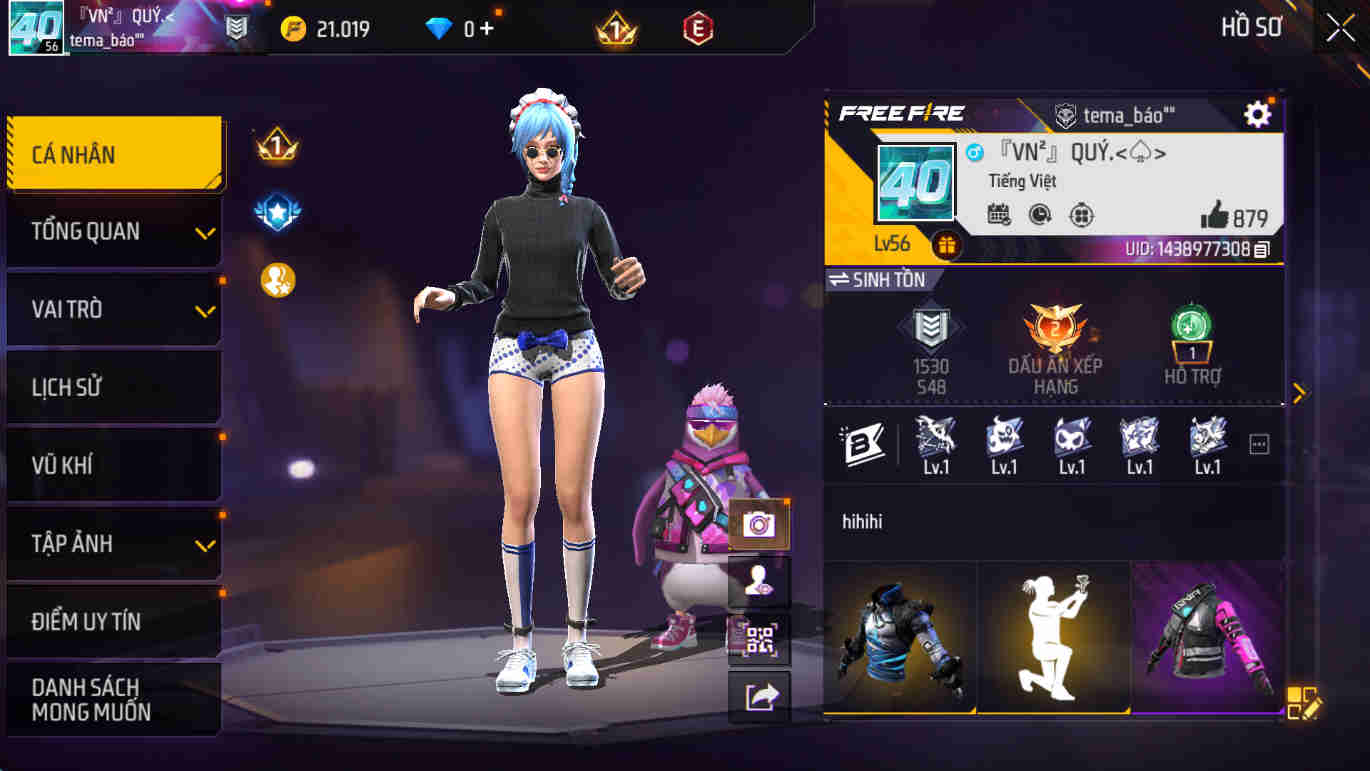1370x771 pixels.
Task: Expand the right panel side arrow
Action: 1299,393
